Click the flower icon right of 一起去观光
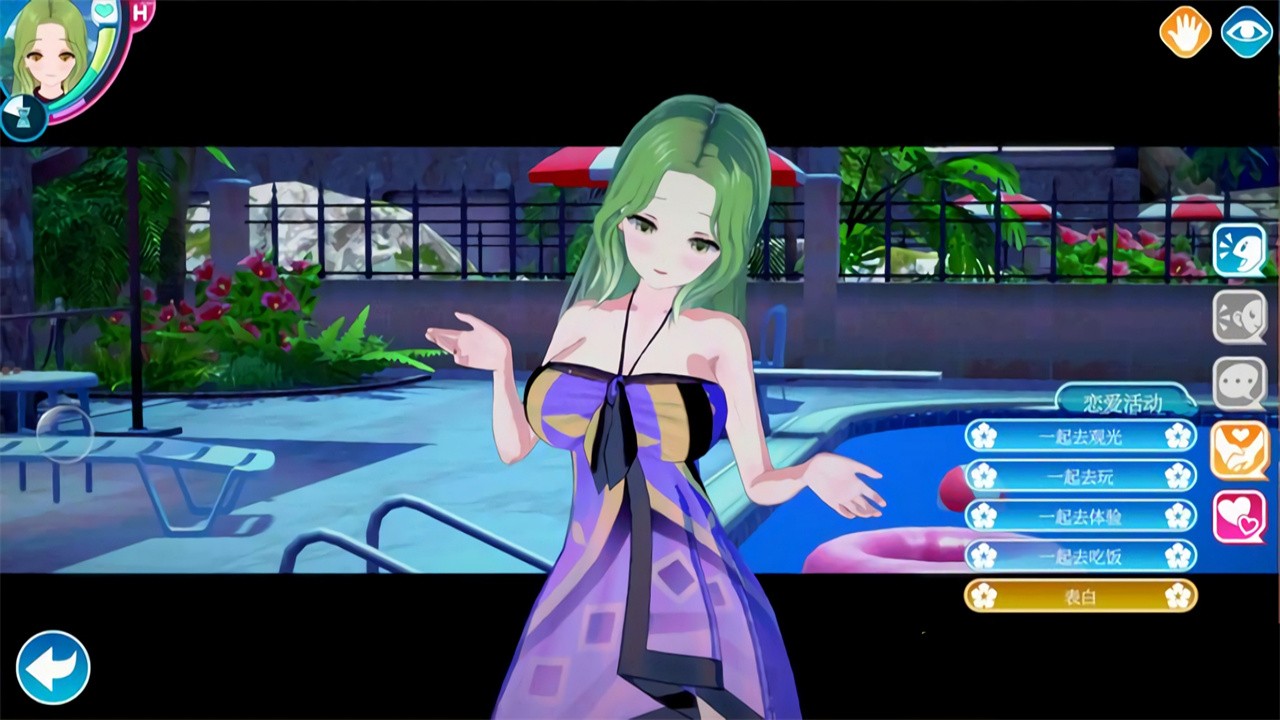Viewport: 1280px width, 720px height. click(x=1178, y=435)
